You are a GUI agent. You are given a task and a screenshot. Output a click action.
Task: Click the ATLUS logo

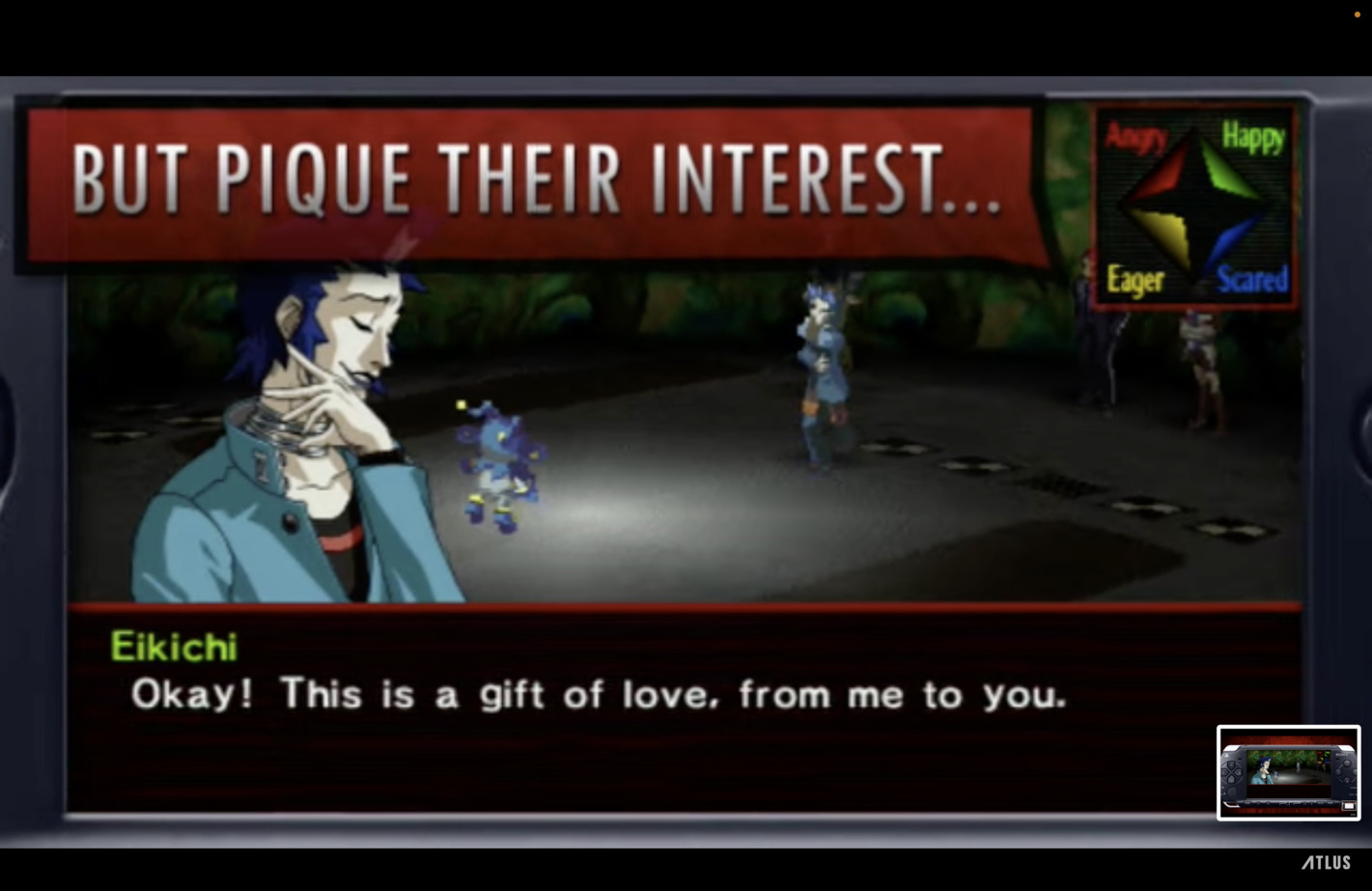[x=1326, y=862]
